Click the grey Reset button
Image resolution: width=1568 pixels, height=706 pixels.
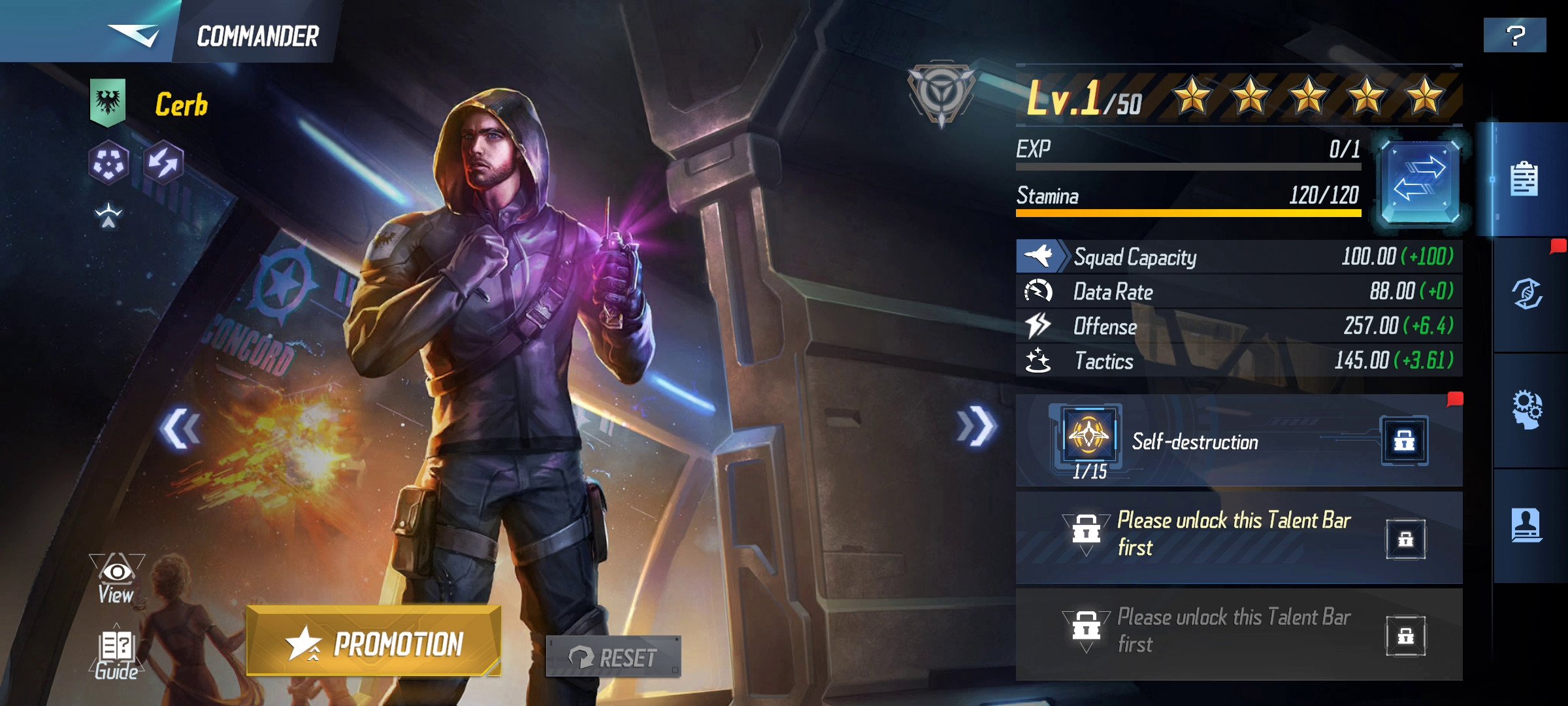[613, 657]
